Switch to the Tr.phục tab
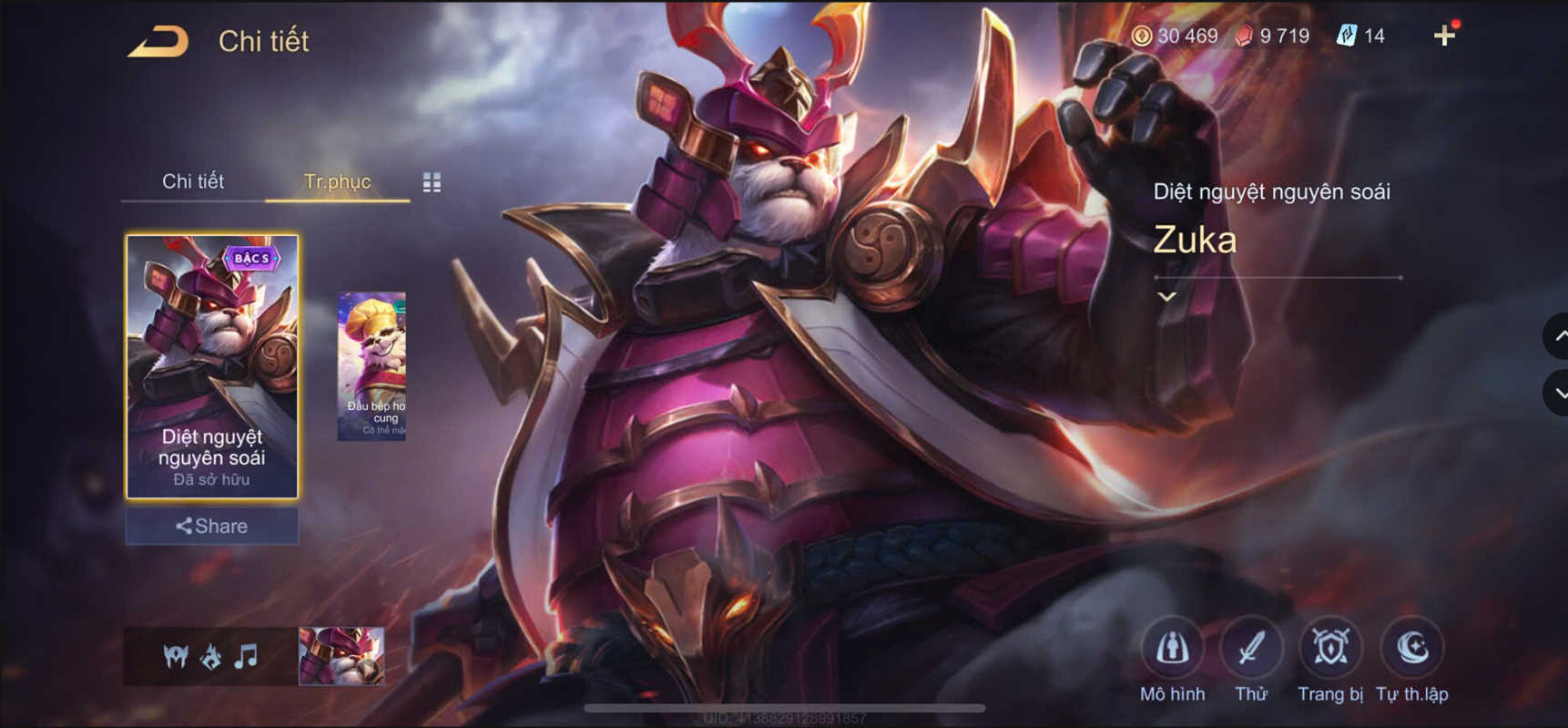This screenshot has width=1568, height=728. (338, 181)
